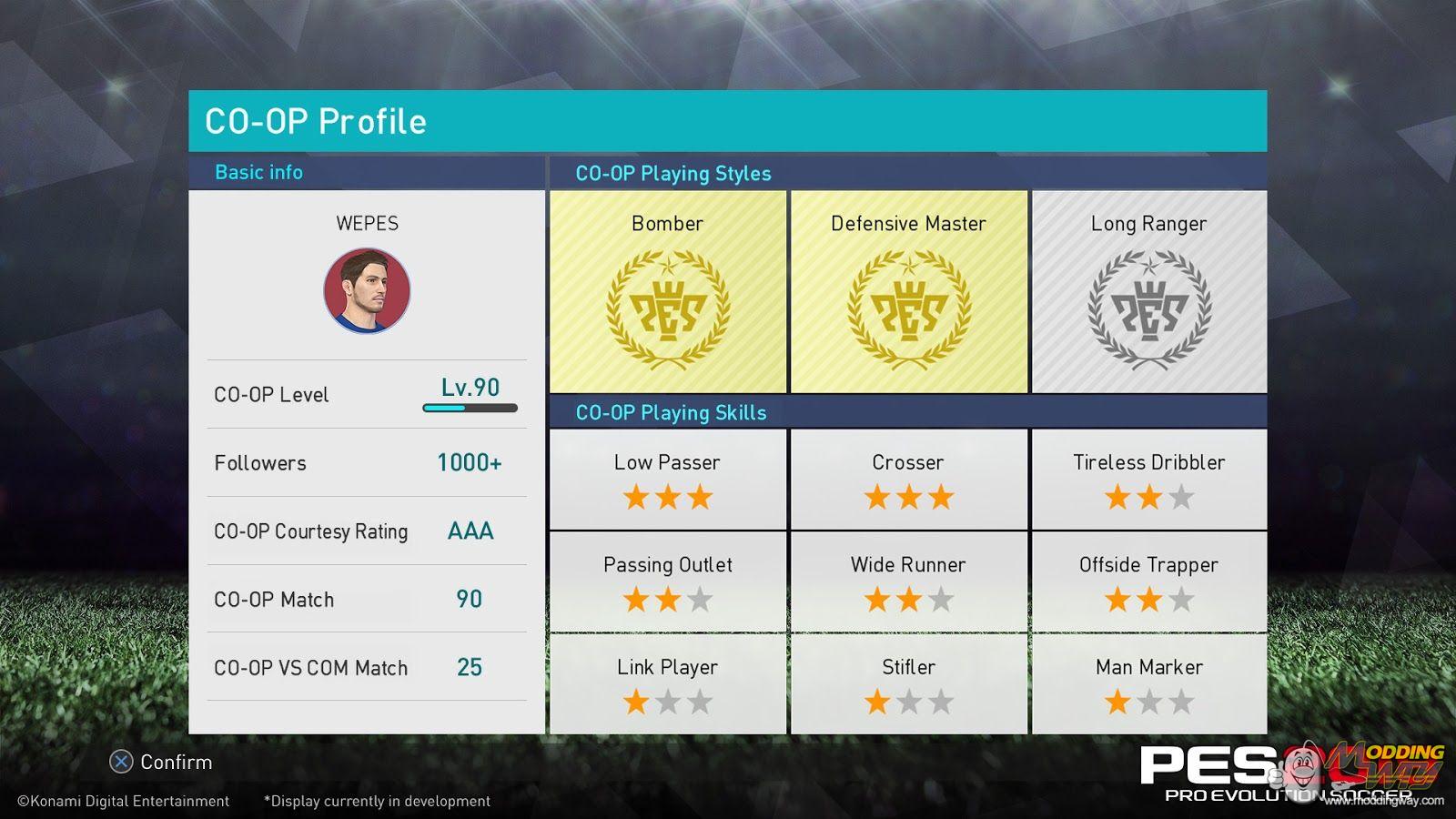Pick the Offside Trapper skill
The image size is (1456, 819).
click(1148, 581)
